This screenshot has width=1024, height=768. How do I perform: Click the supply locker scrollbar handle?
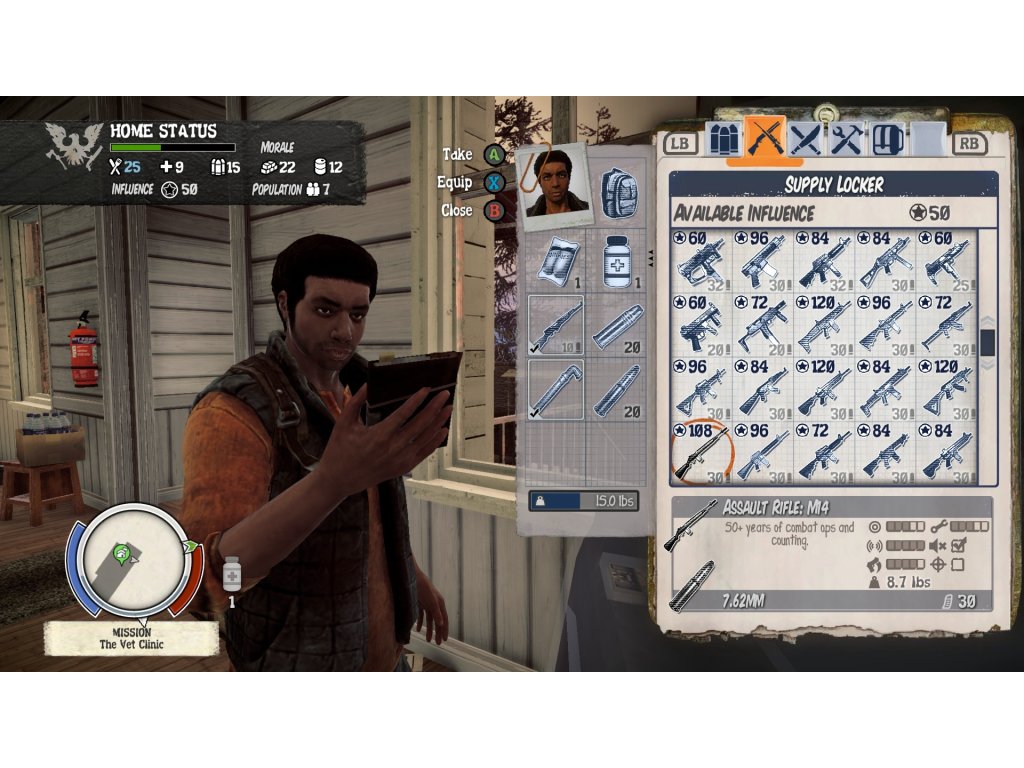click(987, 342)
